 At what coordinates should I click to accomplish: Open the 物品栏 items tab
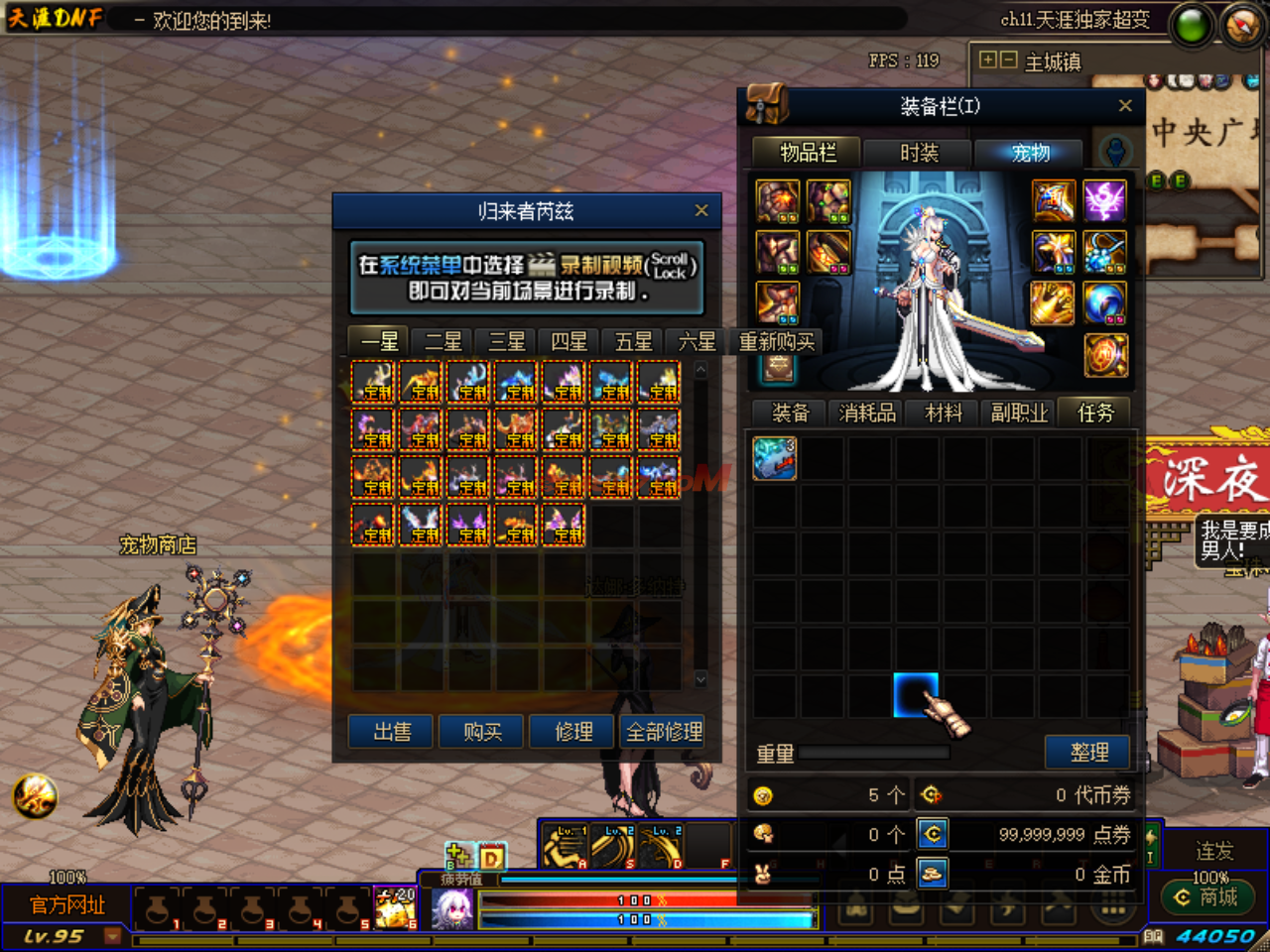(808, 153)
